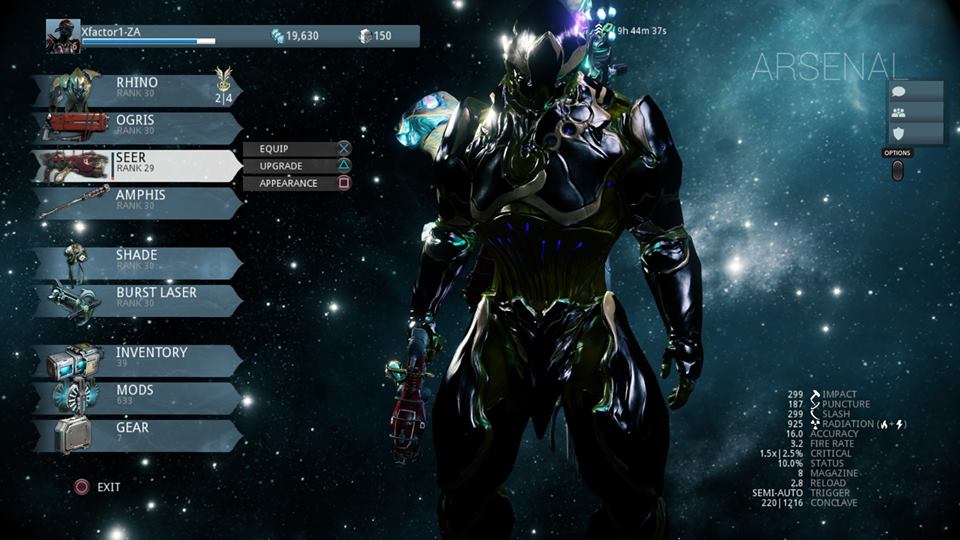The image size is (960, 540).
Task: Go to the Gear menu
Action: pyautogui.click(x=138, y=435)
